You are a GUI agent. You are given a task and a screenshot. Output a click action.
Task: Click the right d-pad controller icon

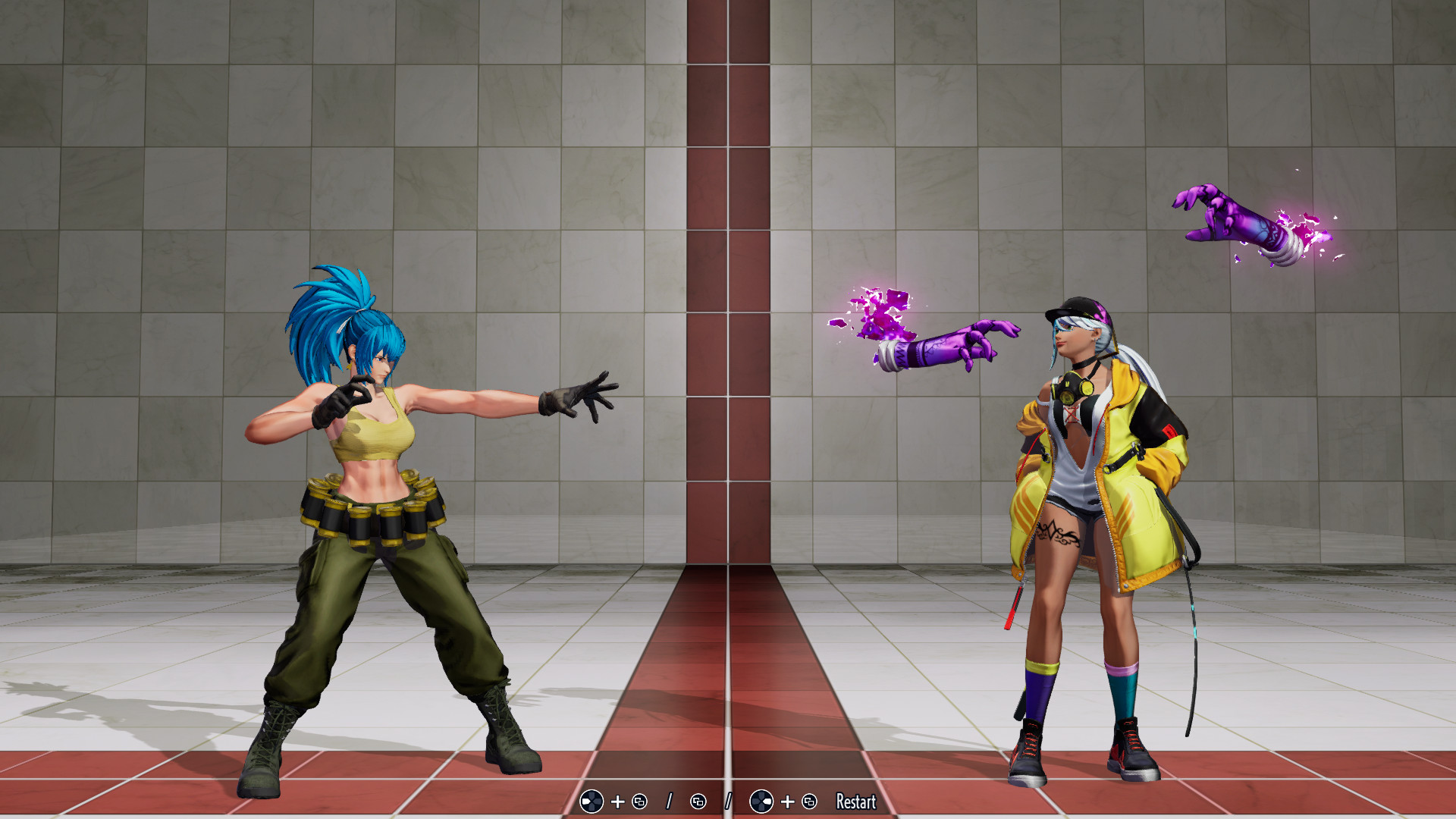click(761, 801)
